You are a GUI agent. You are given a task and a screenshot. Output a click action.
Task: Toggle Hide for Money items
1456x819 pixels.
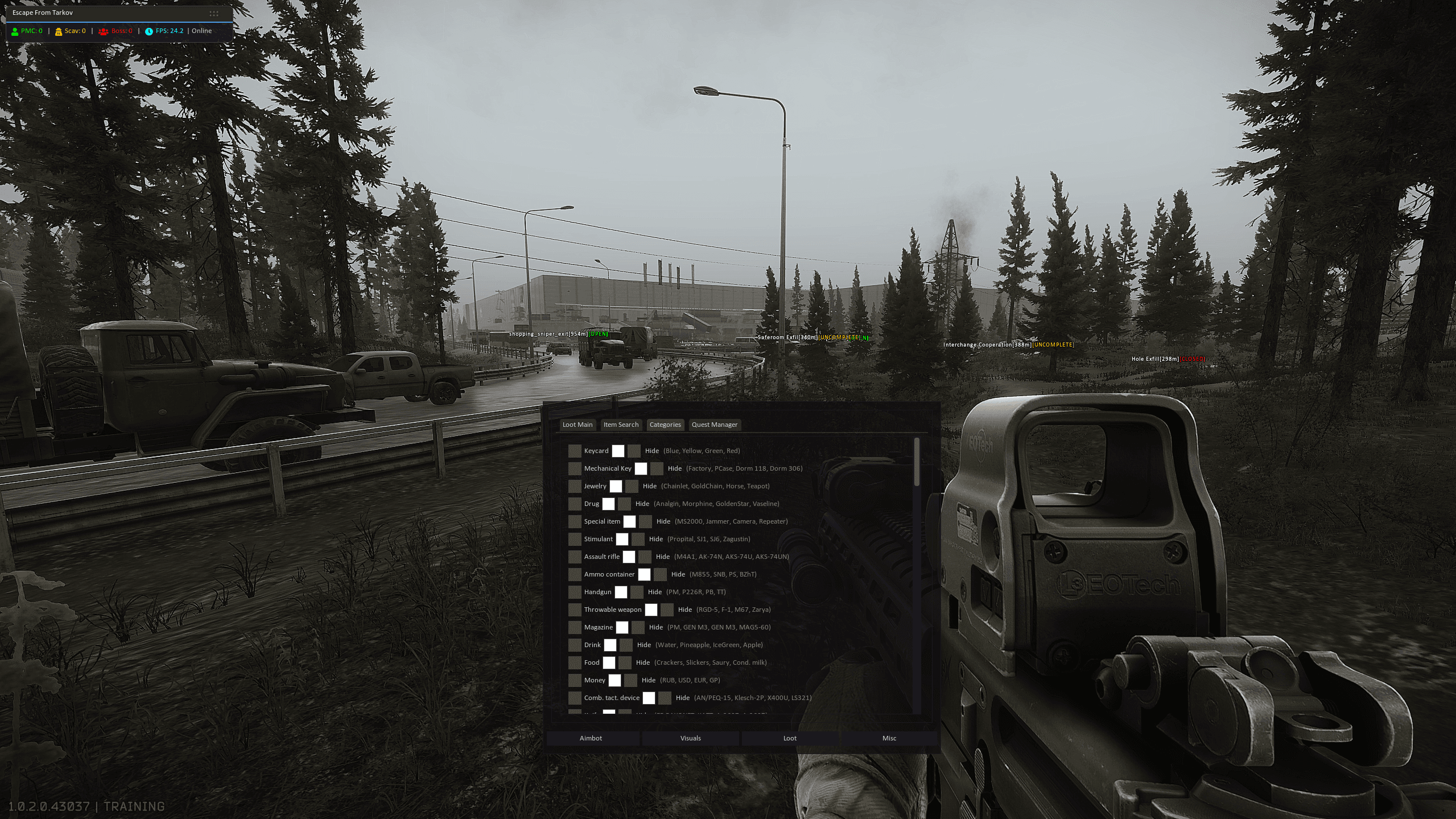(x=631, y=680)
